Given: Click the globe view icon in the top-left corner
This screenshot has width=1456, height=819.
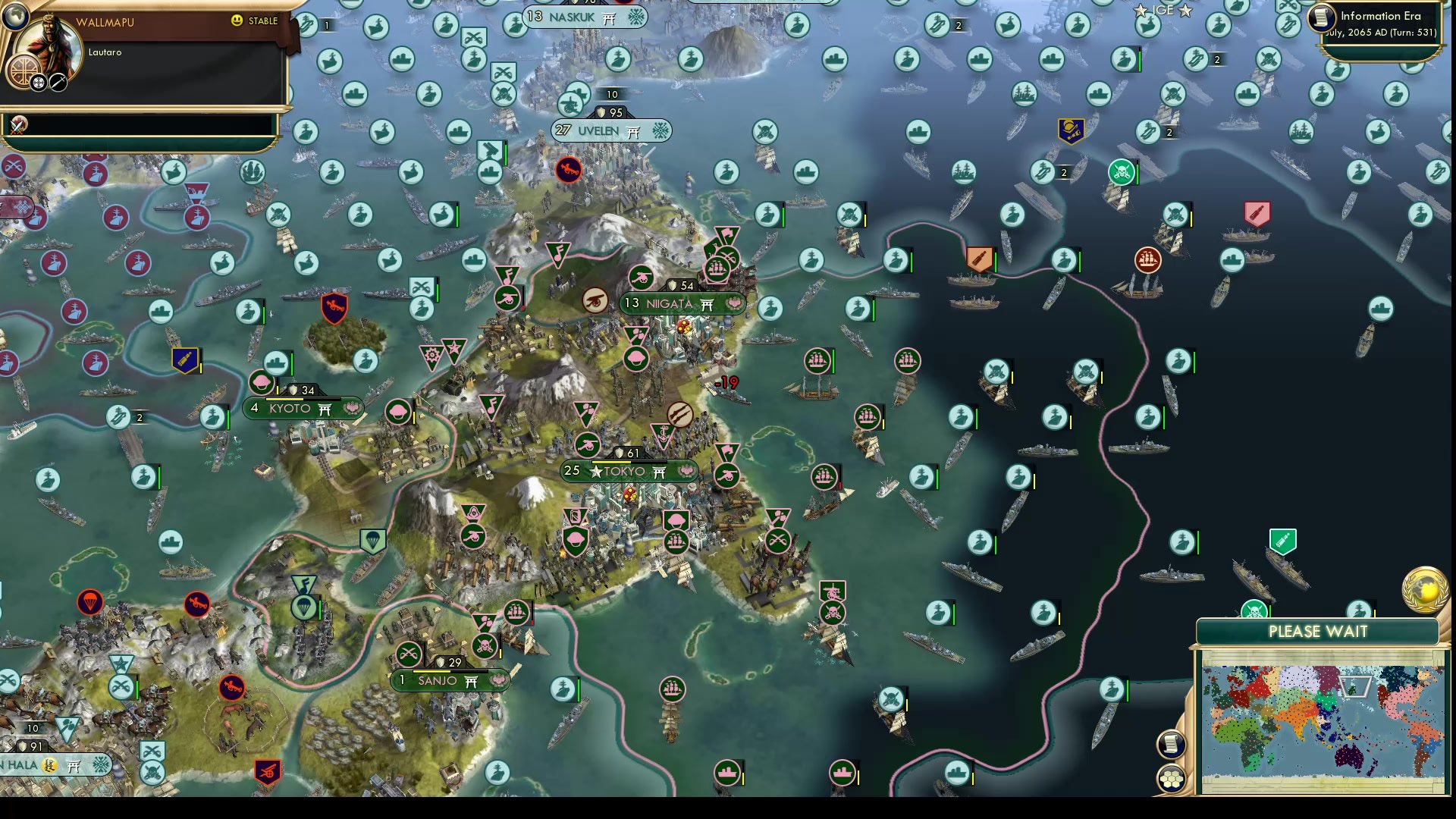Looking at the screenshot, I should (15, 17).
